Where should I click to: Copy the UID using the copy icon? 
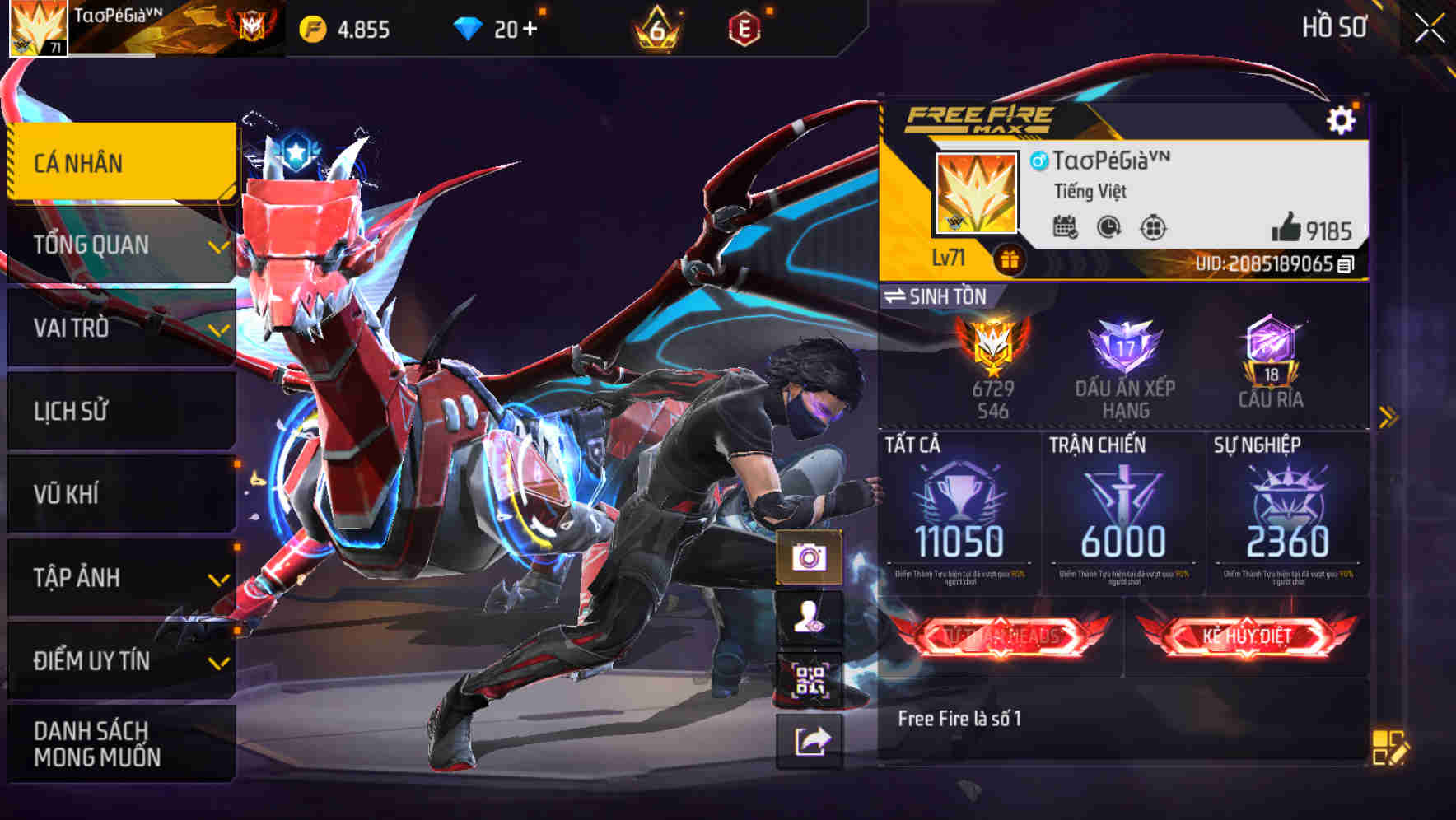tap(1346, 265)
